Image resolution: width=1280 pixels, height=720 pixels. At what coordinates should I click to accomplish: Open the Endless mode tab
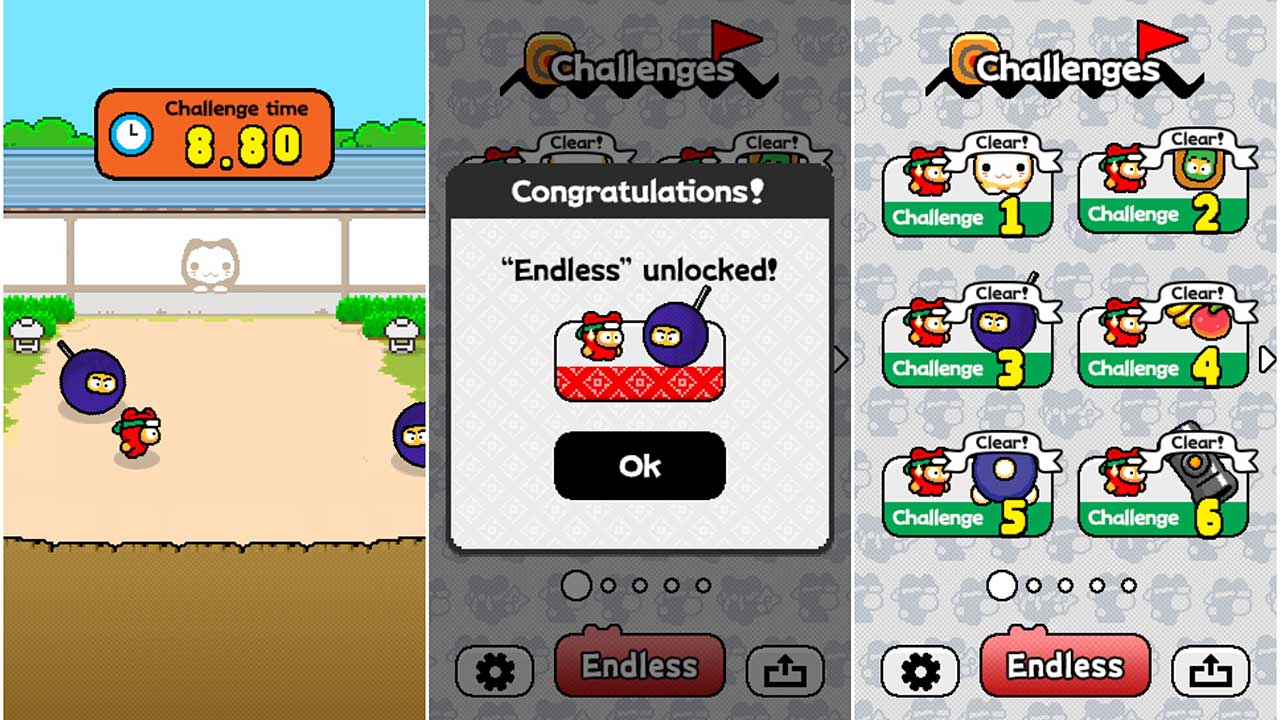1064,663
